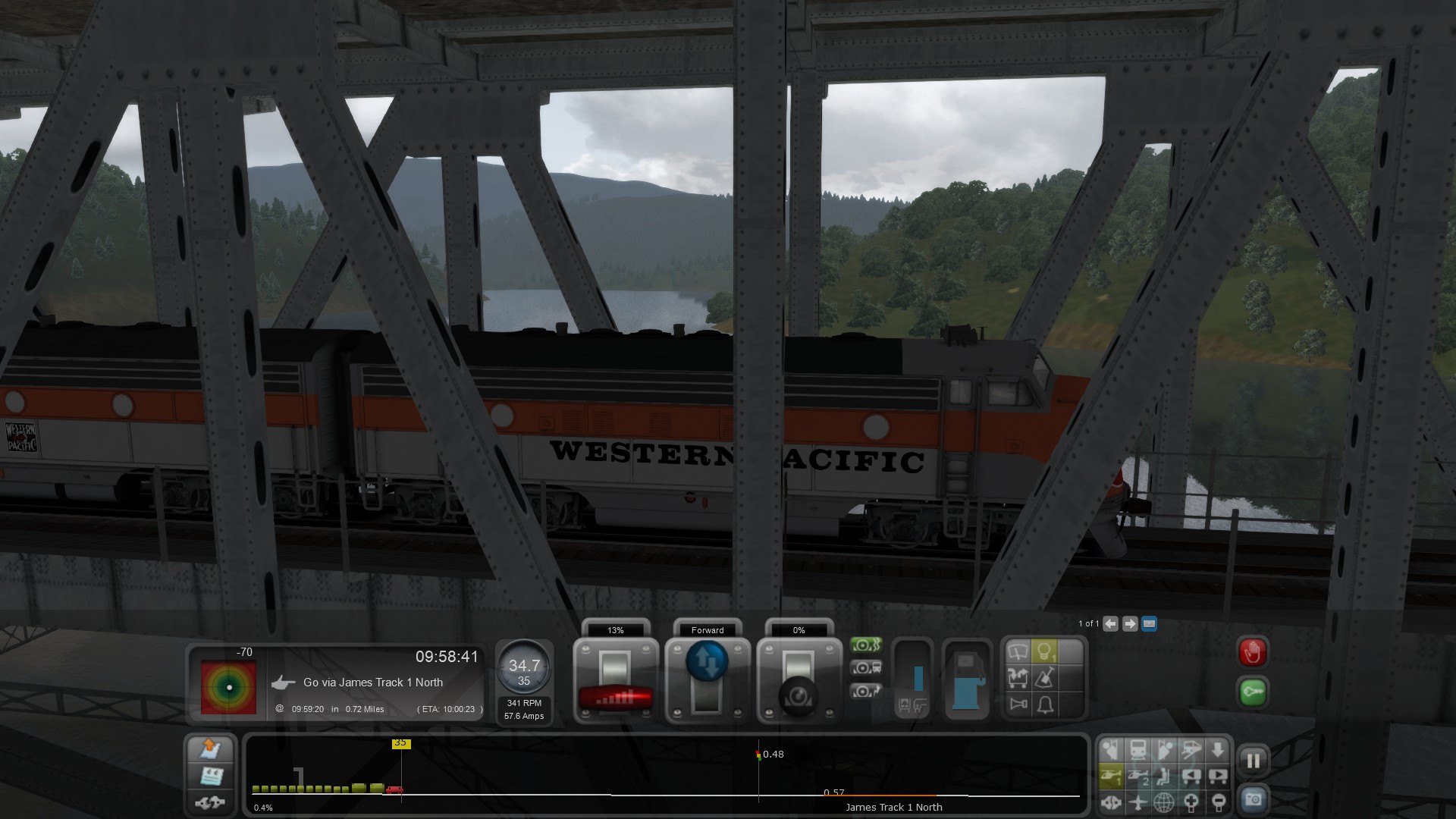Sound the horn

(1018, 705)
